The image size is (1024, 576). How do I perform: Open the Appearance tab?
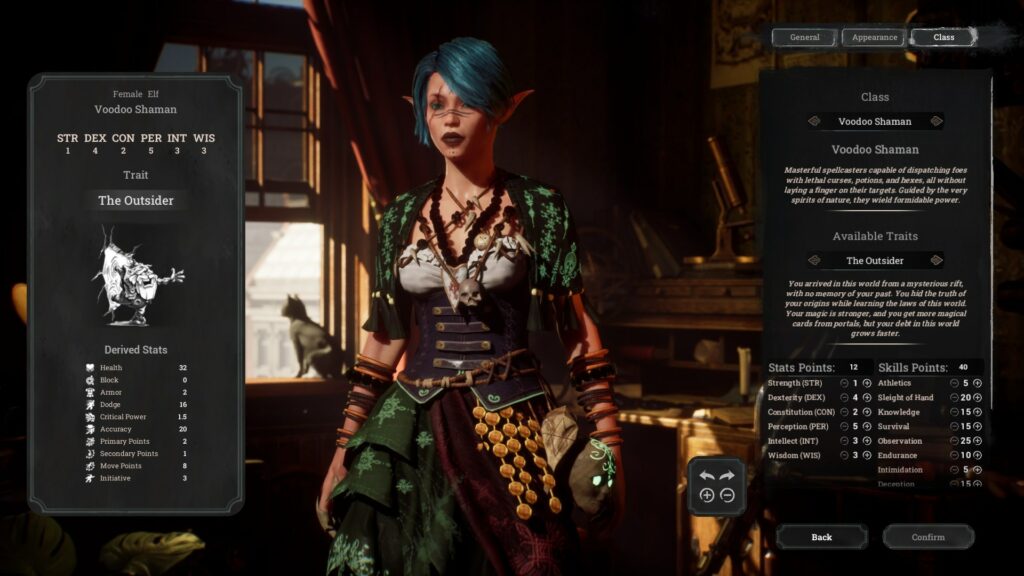874,37
